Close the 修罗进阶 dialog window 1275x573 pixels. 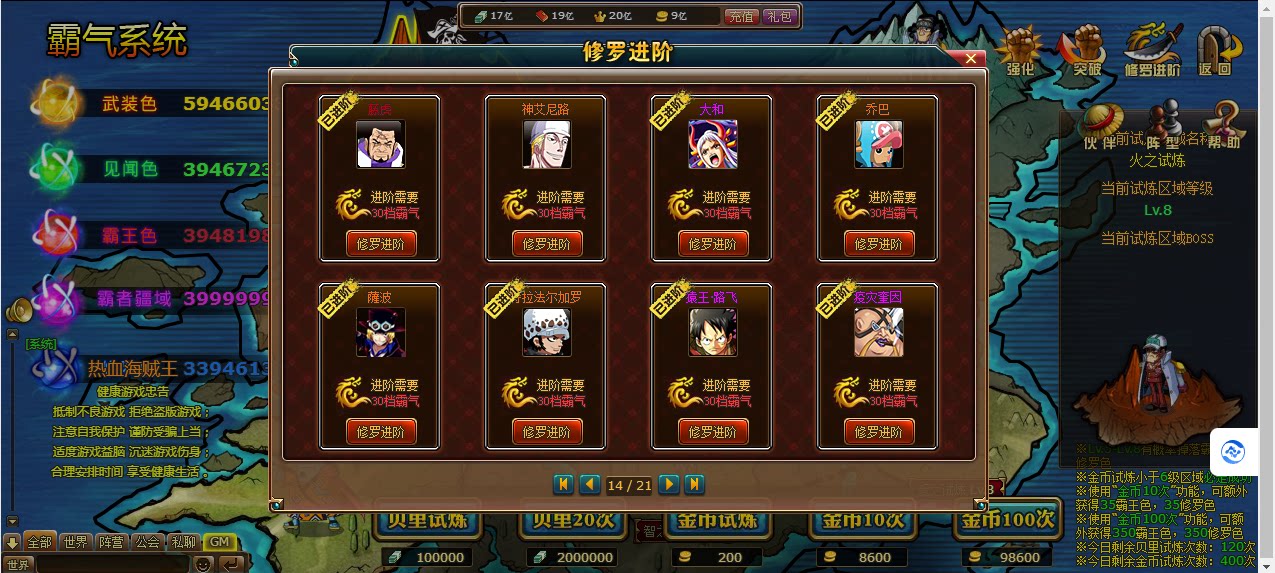click(970, 59)
